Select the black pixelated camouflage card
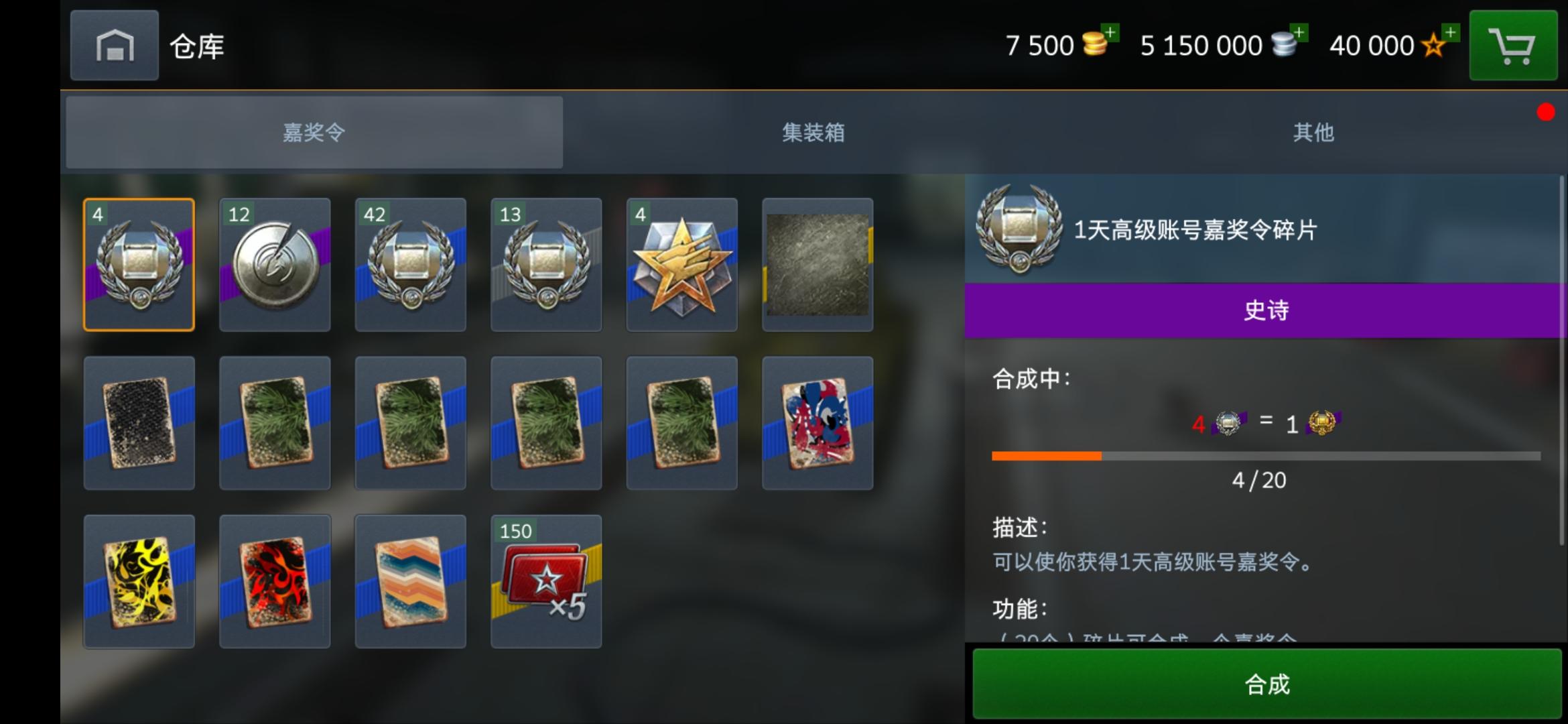1568x724 pixels. click(x=139, y=422)
